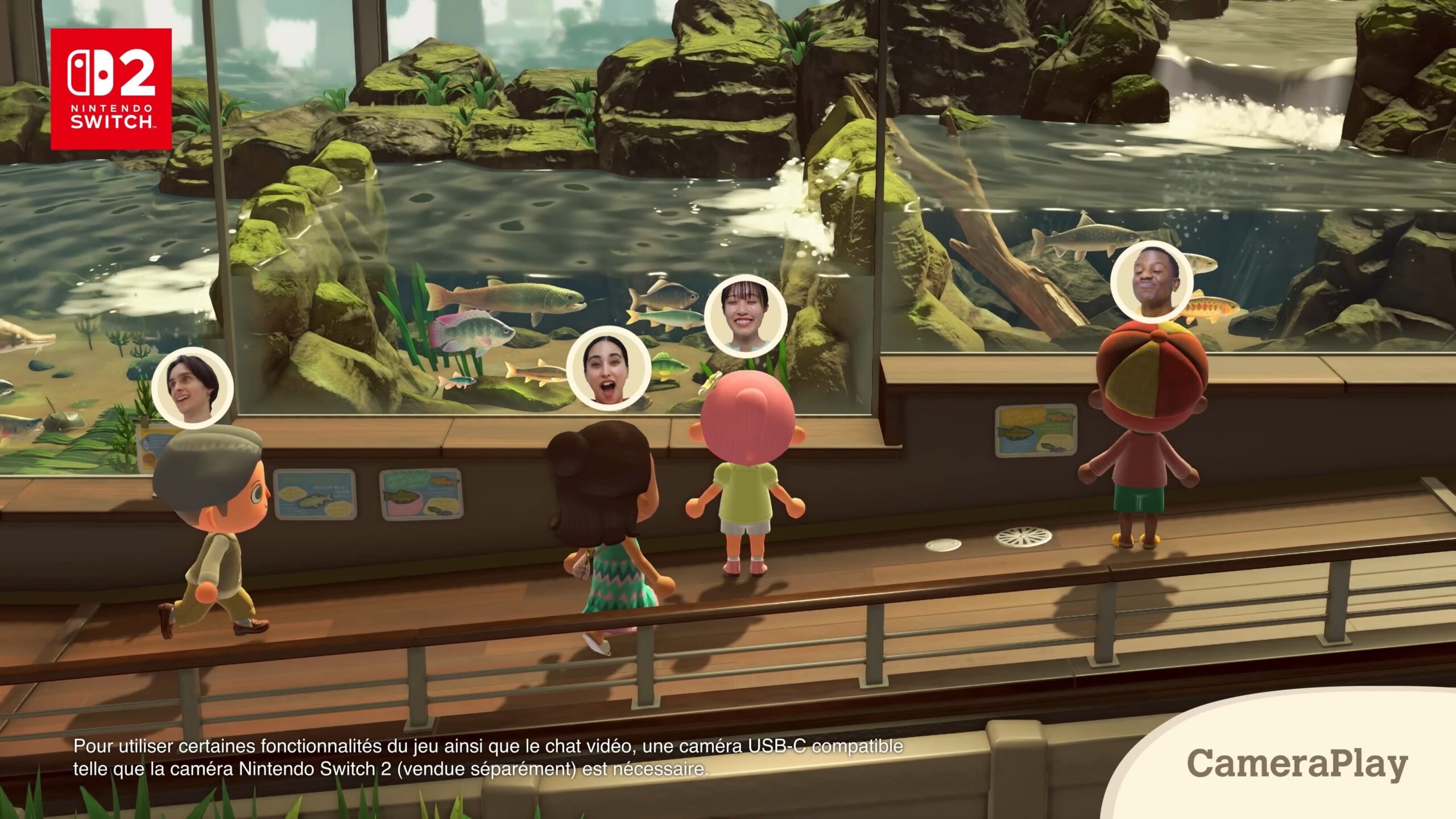Screen dimensions: 1456x819
Task: Choose the camera bubble above the pink-haired villager
Action: click(x=746, y=316)
